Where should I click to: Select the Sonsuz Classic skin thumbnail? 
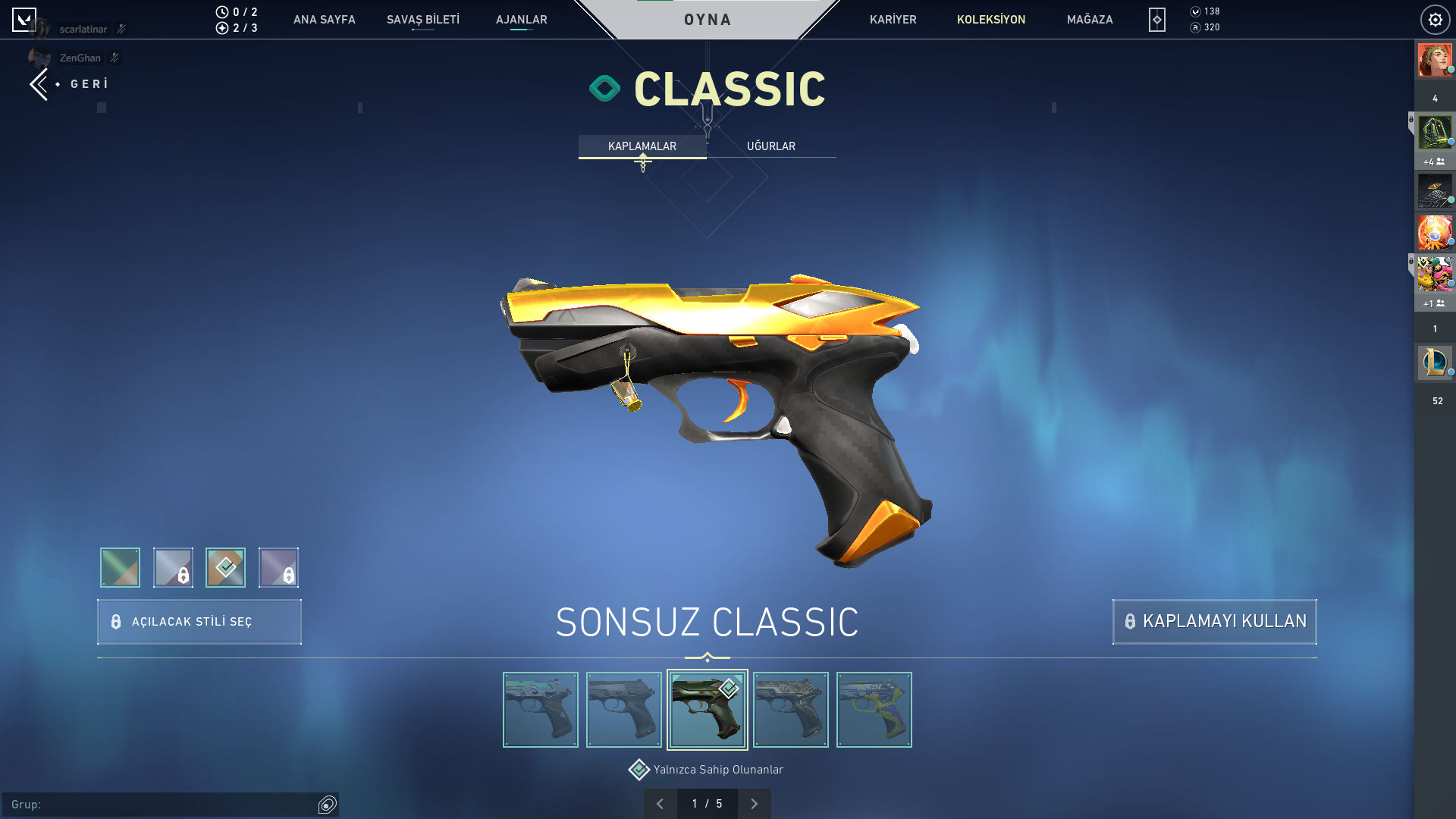click(x=707, y=710)
